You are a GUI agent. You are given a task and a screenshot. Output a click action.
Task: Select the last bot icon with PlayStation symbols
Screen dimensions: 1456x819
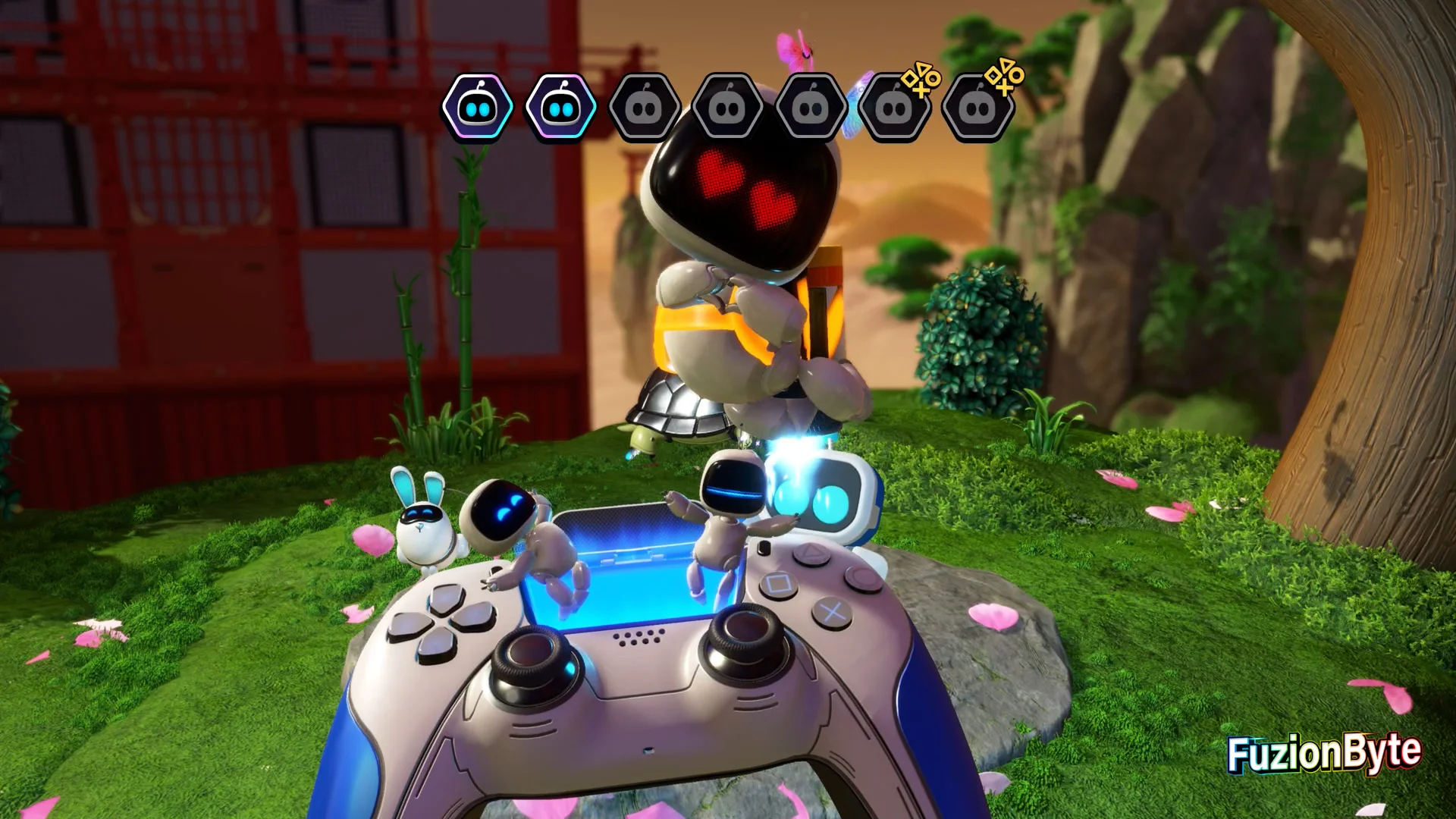(977, 108)
